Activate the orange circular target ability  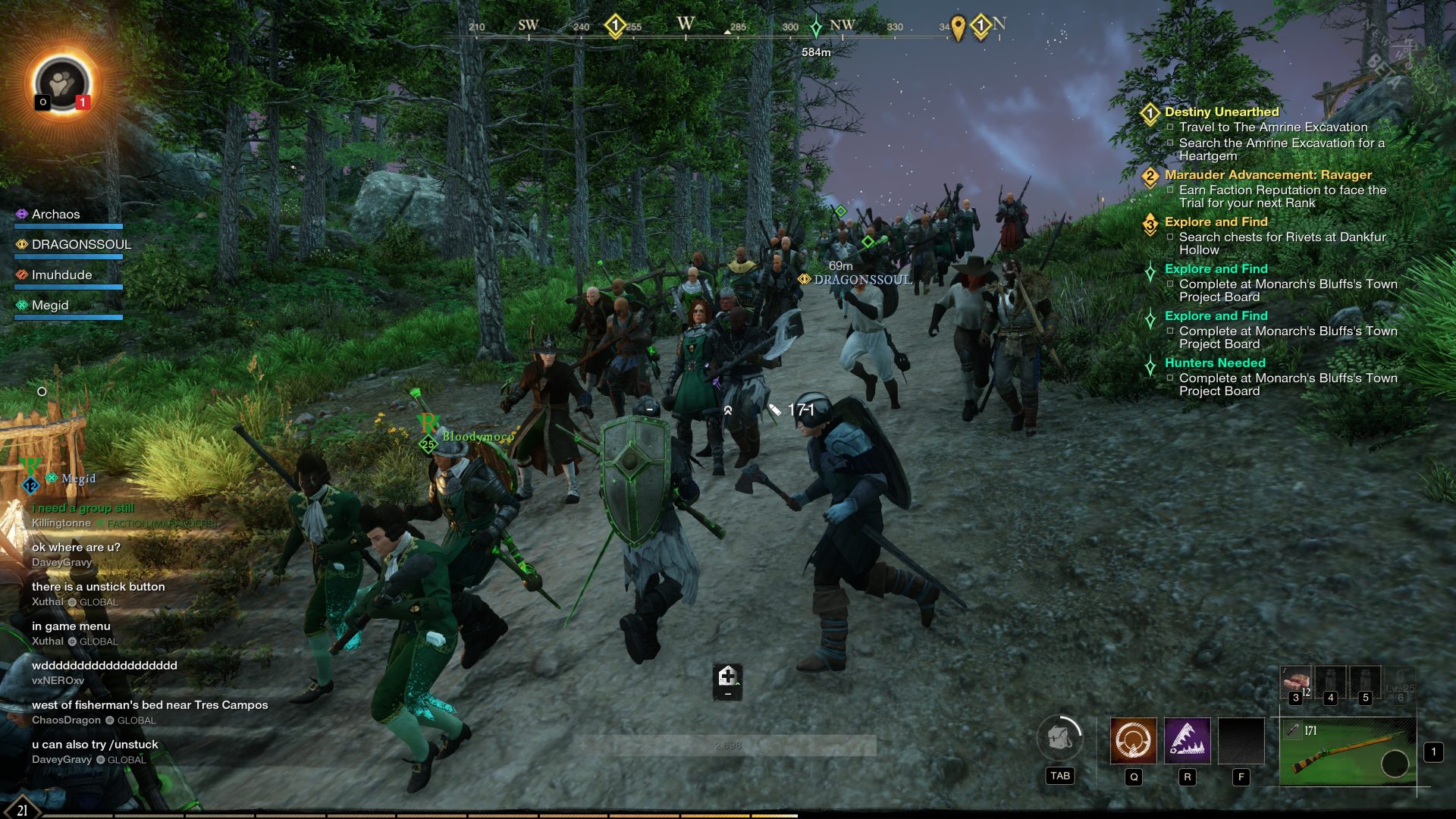tap(1133, 740)
